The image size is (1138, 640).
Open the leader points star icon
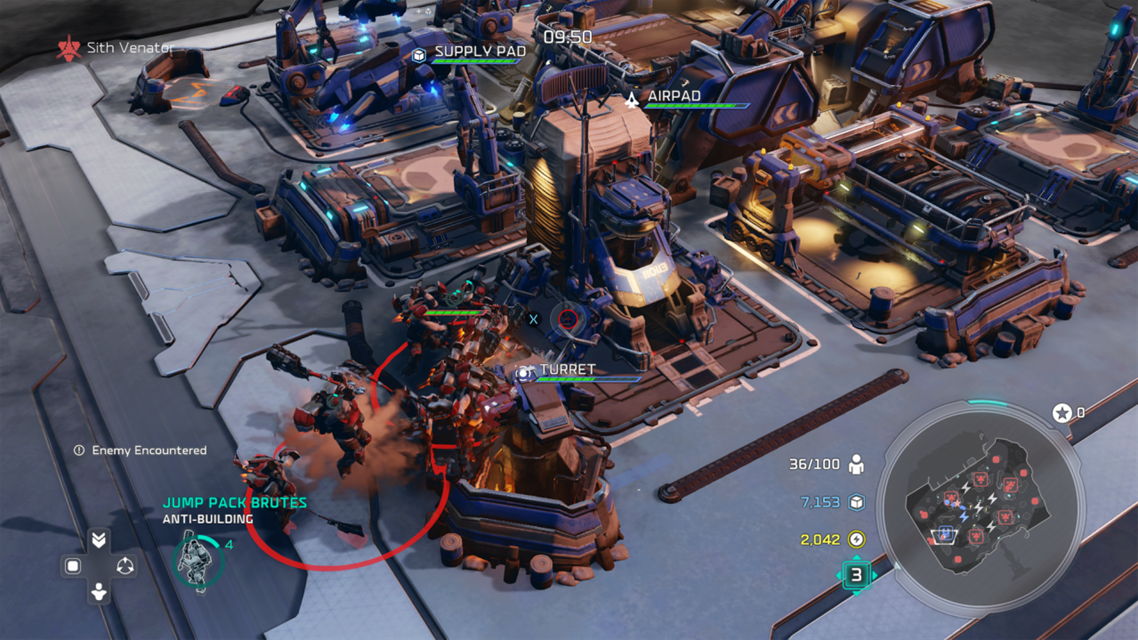pyautogui.click(x=1062, y=412)
